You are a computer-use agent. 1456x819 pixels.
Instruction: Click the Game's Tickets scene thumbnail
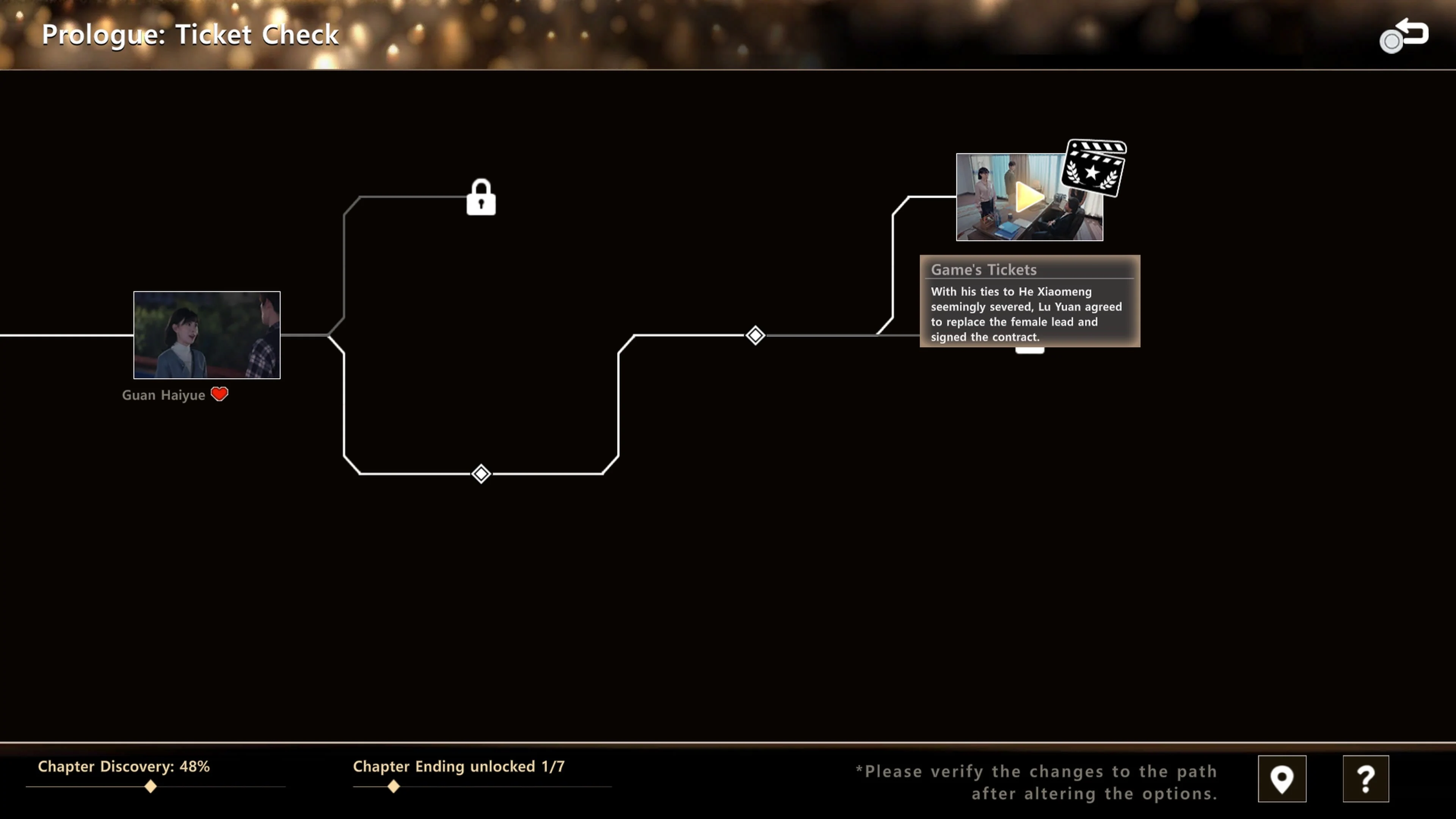(x=1029, y=197)
